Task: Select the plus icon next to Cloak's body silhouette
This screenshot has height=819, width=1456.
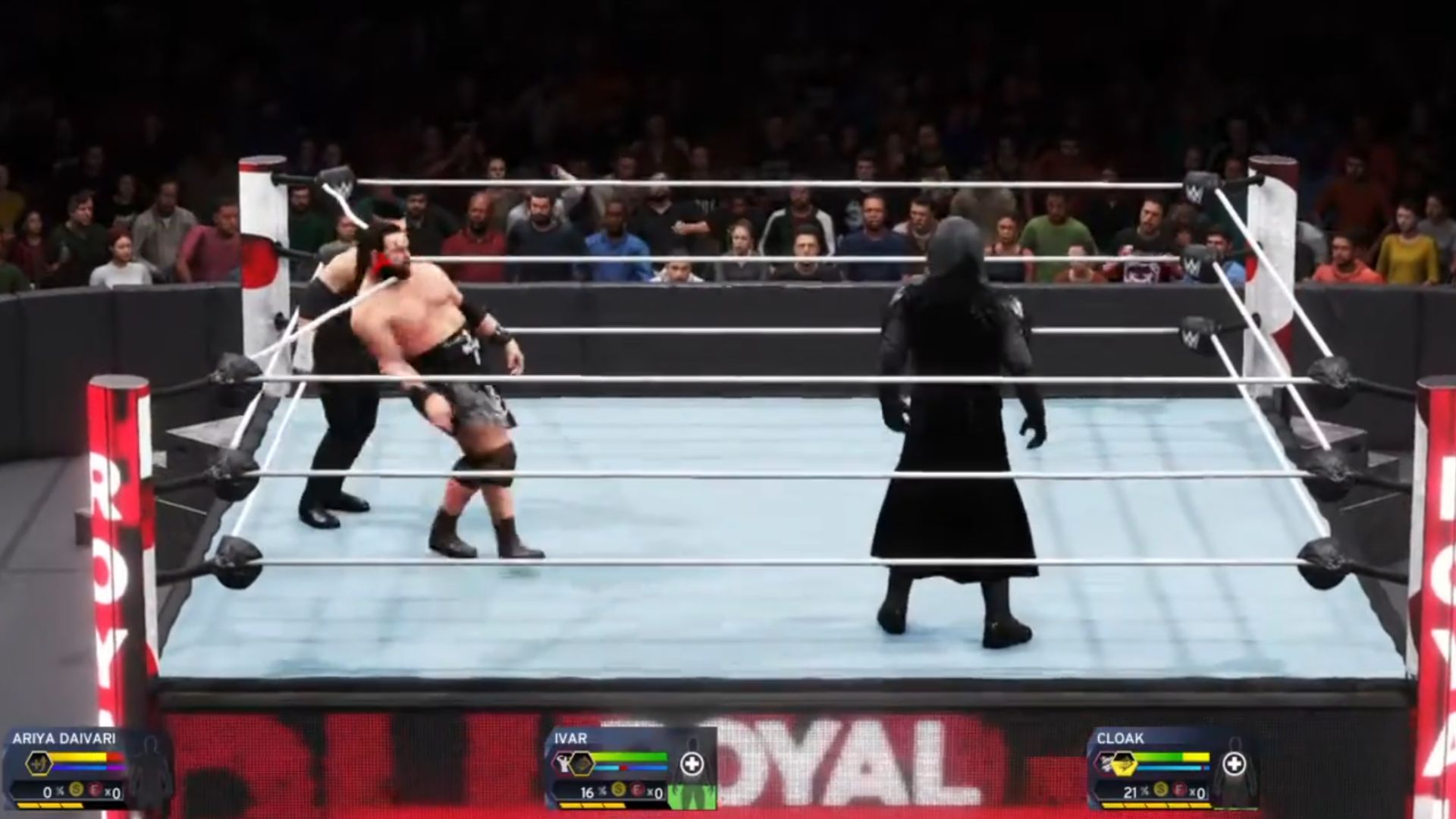Action: point(1235,762)
